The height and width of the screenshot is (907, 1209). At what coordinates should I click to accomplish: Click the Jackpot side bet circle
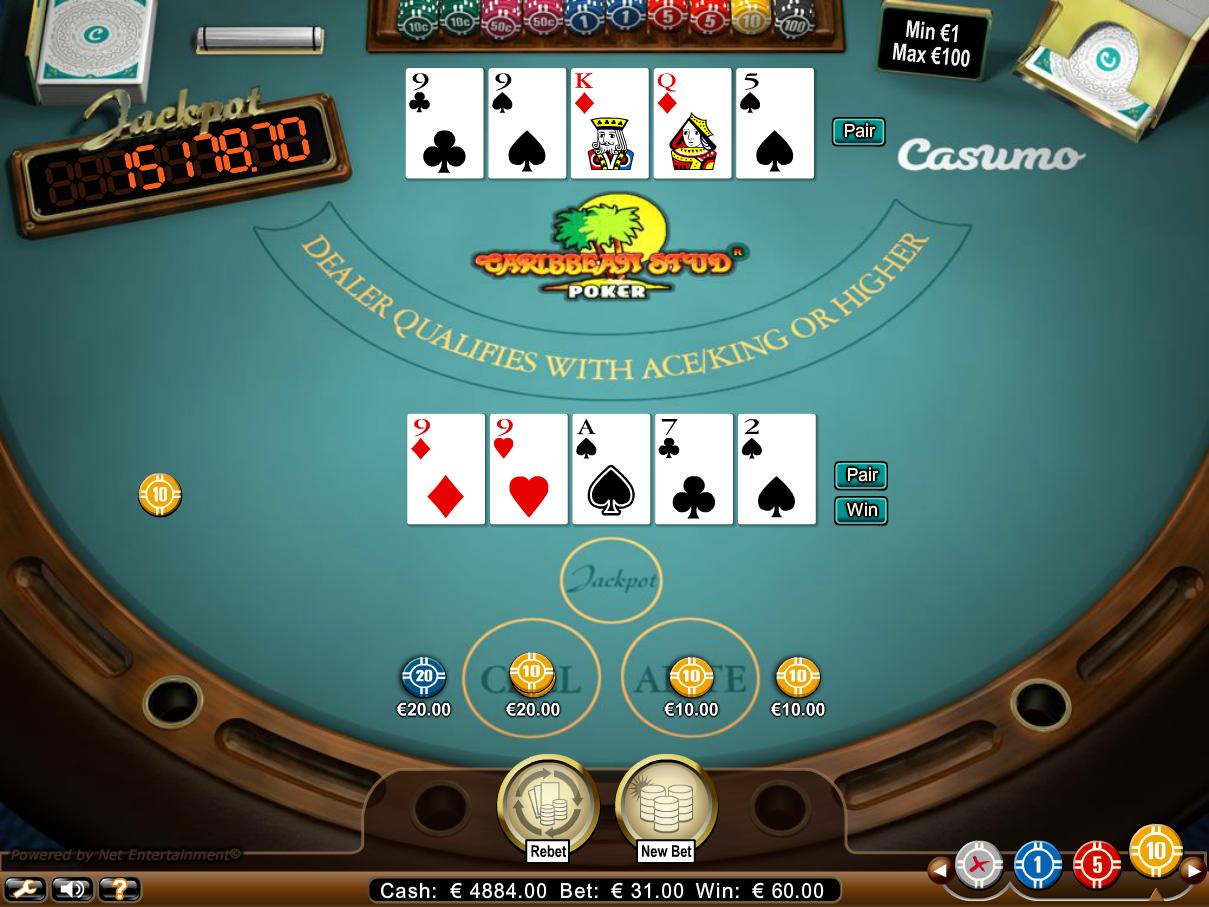610,580
